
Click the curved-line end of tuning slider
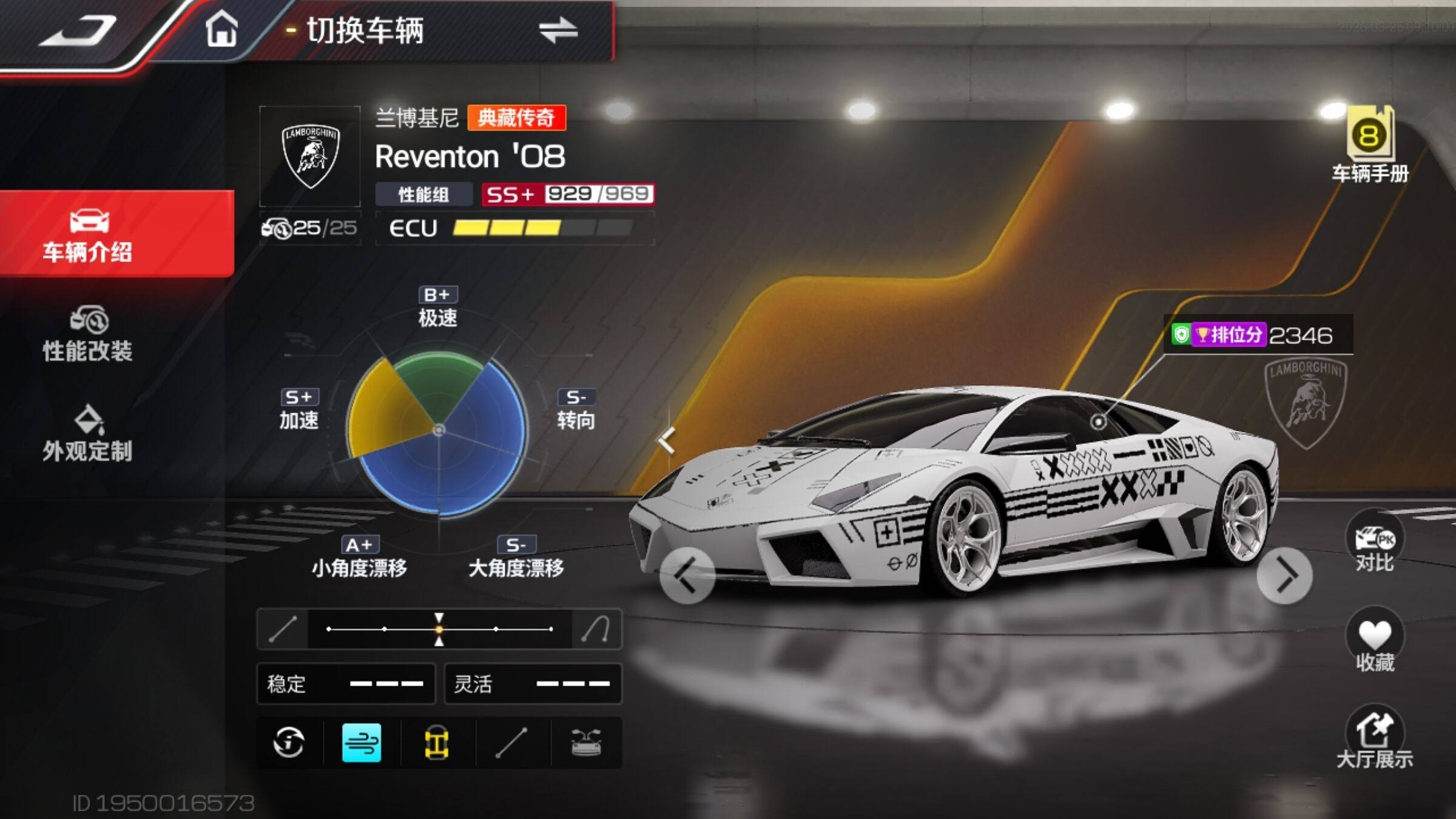pos(596,629)
